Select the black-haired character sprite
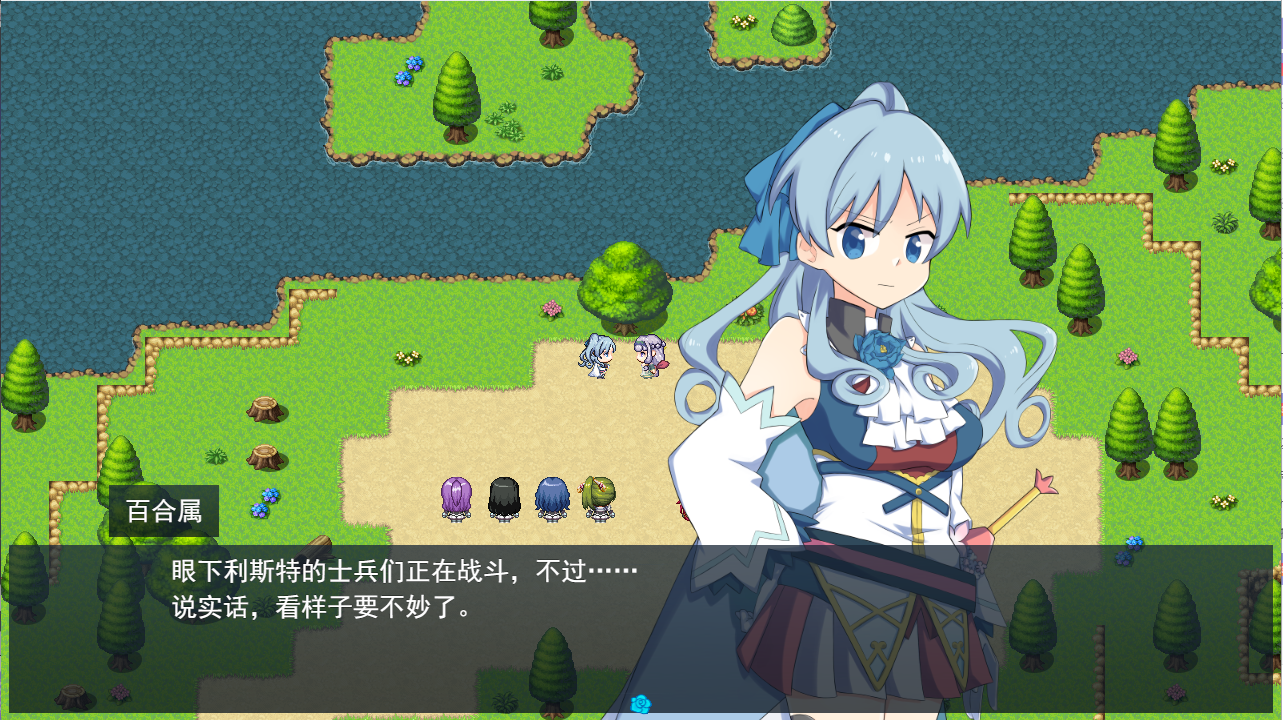 tap(503, 497)
